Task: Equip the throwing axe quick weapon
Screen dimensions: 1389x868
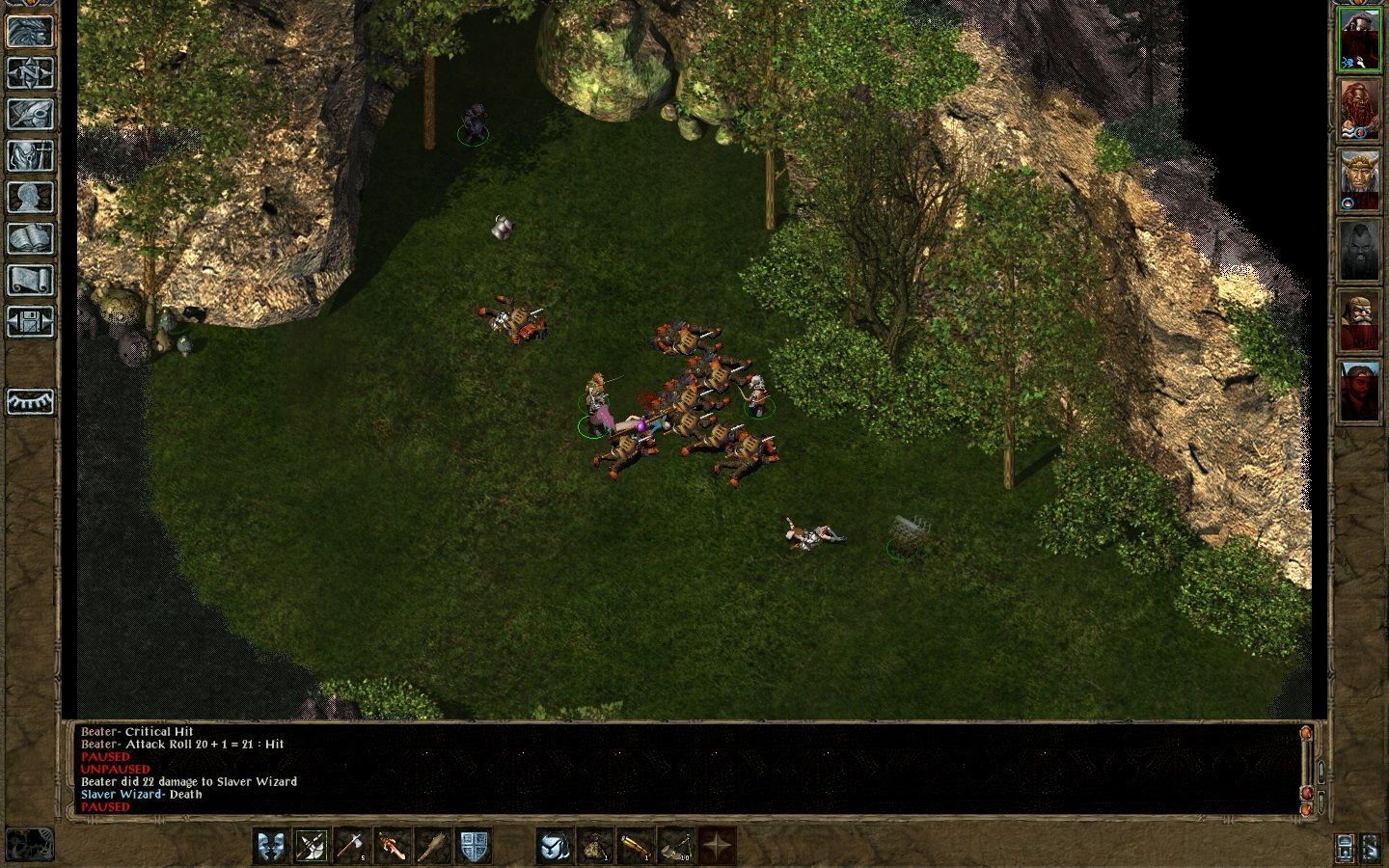Action: (352, 846)
